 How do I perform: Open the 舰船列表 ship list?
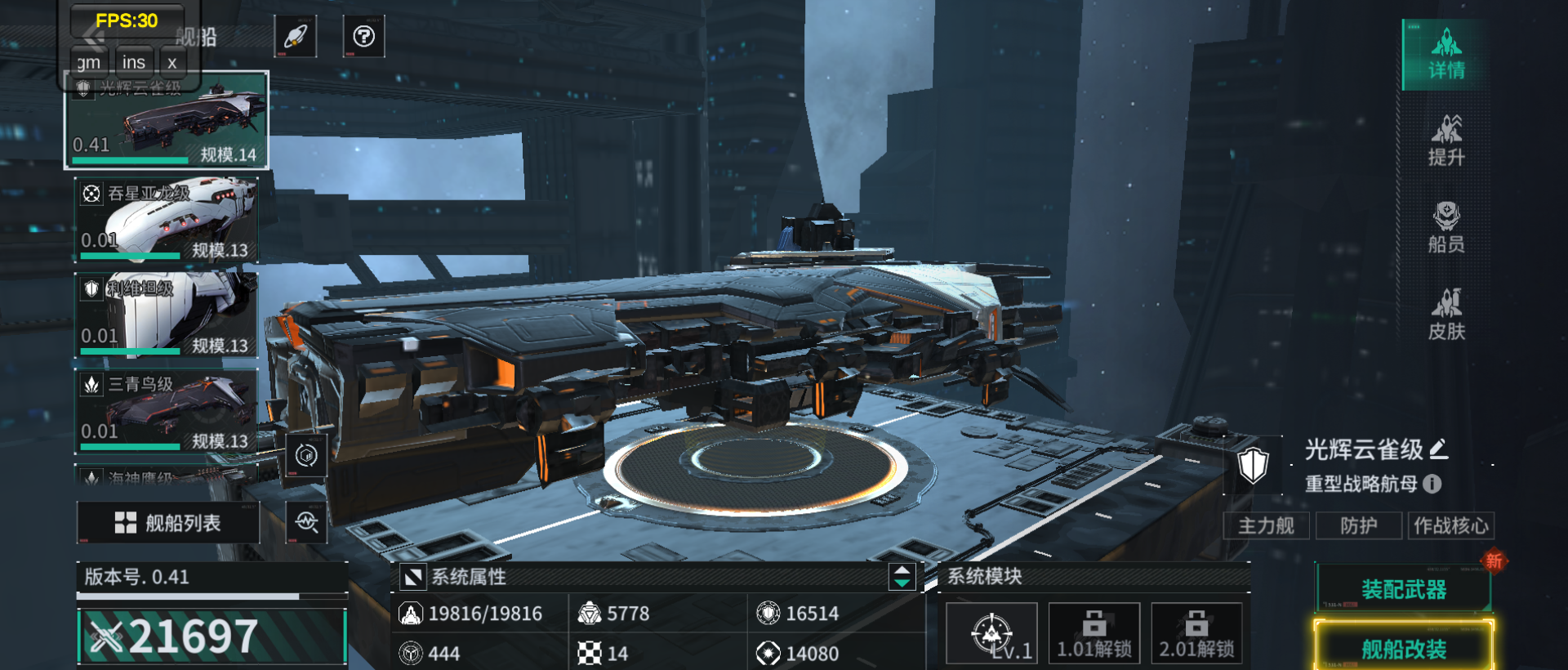tap(168, 523)
